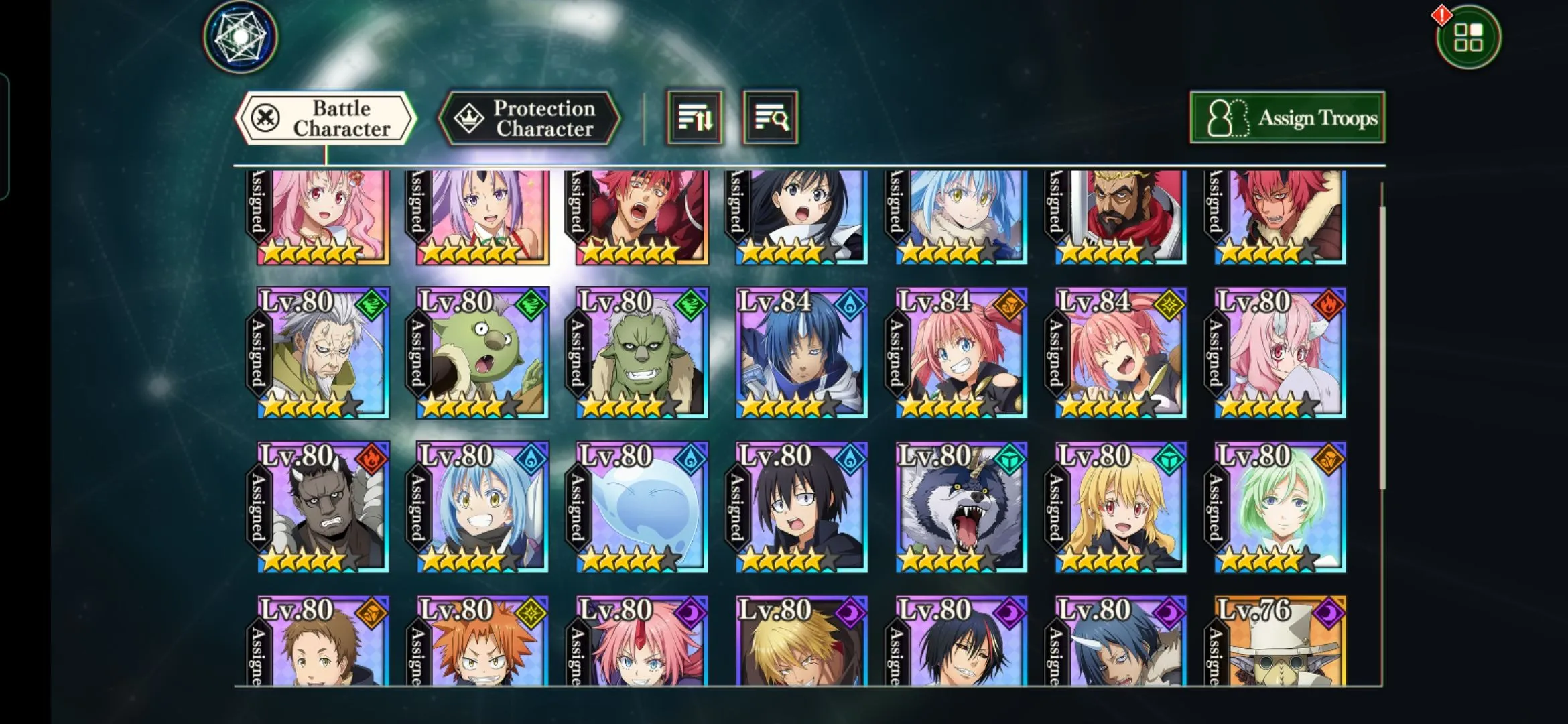This screenshot has width=1568, height=724.
Task: Pick the black-haired girl with glasses
Action: click(x=801, y=507)
